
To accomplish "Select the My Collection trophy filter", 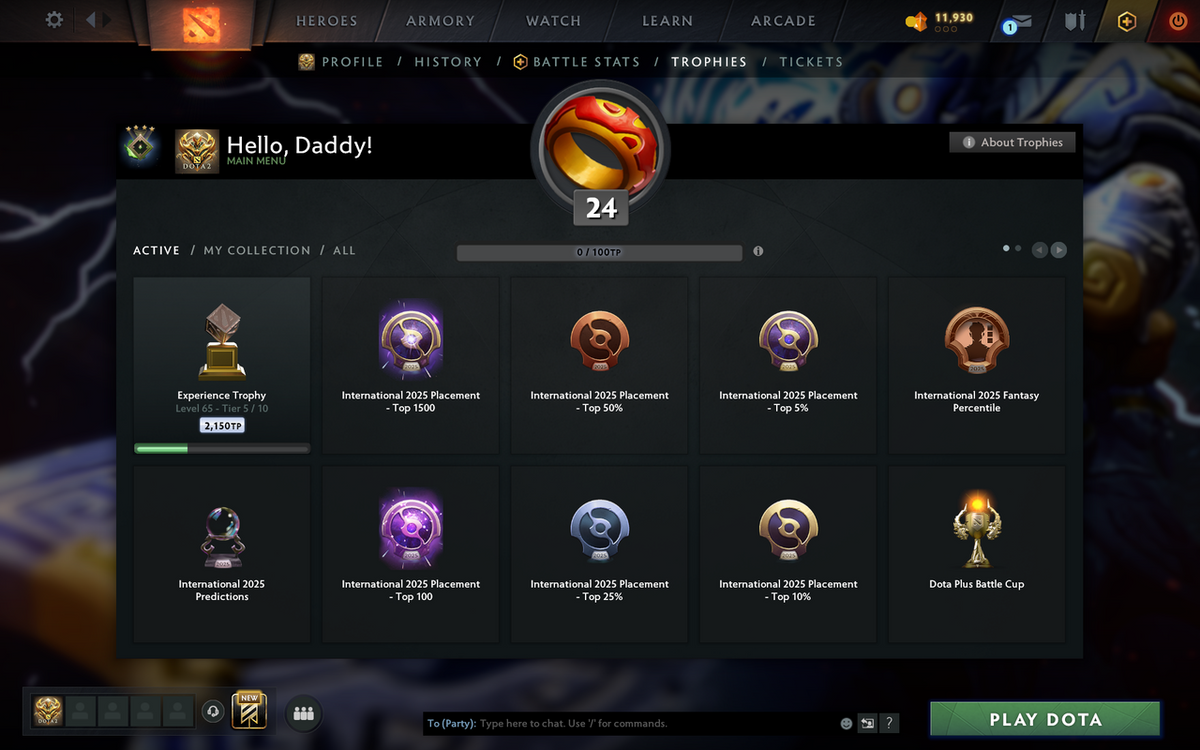I will pos(257,251).
